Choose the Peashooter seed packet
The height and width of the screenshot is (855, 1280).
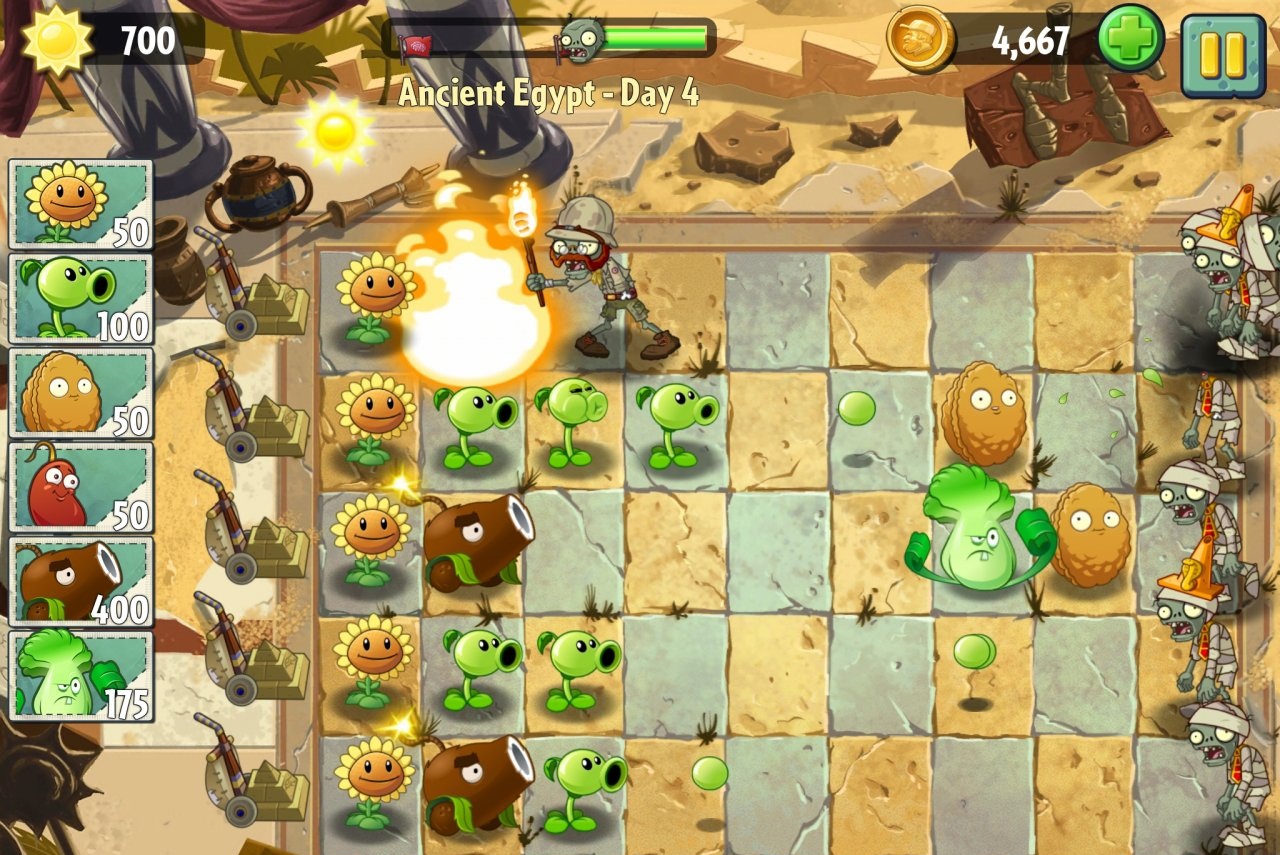(81, 298)
